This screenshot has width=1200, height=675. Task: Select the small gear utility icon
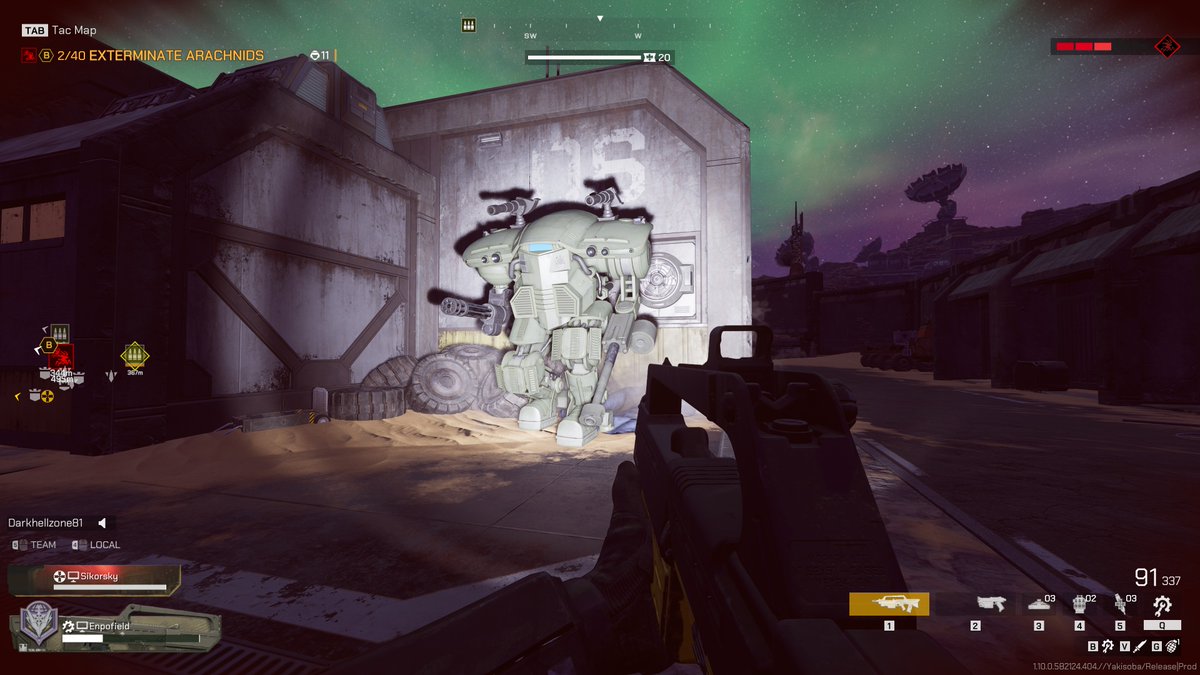coord(1107,646)
